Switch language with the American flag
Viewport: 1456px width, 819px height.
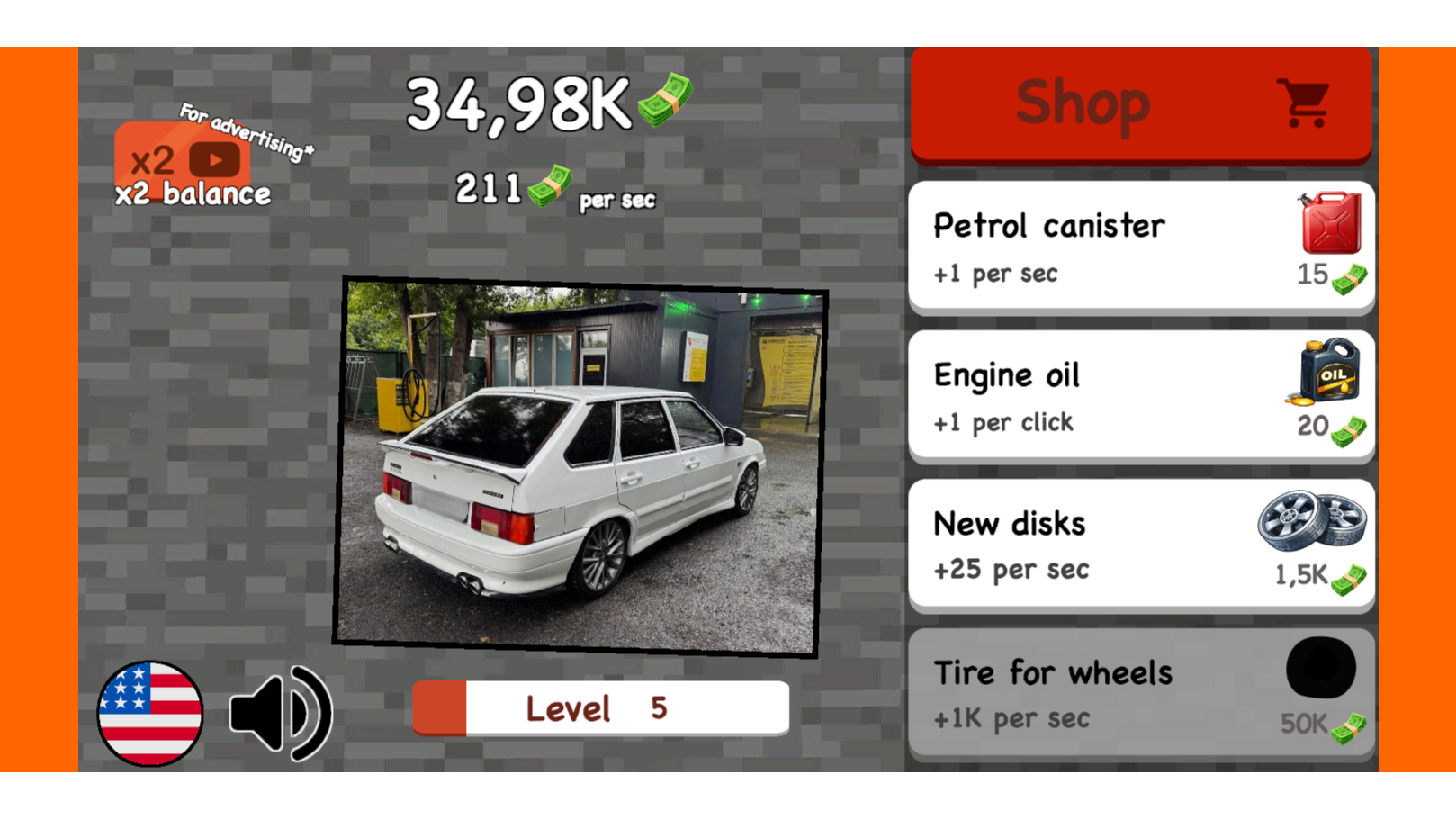[151, 713]
